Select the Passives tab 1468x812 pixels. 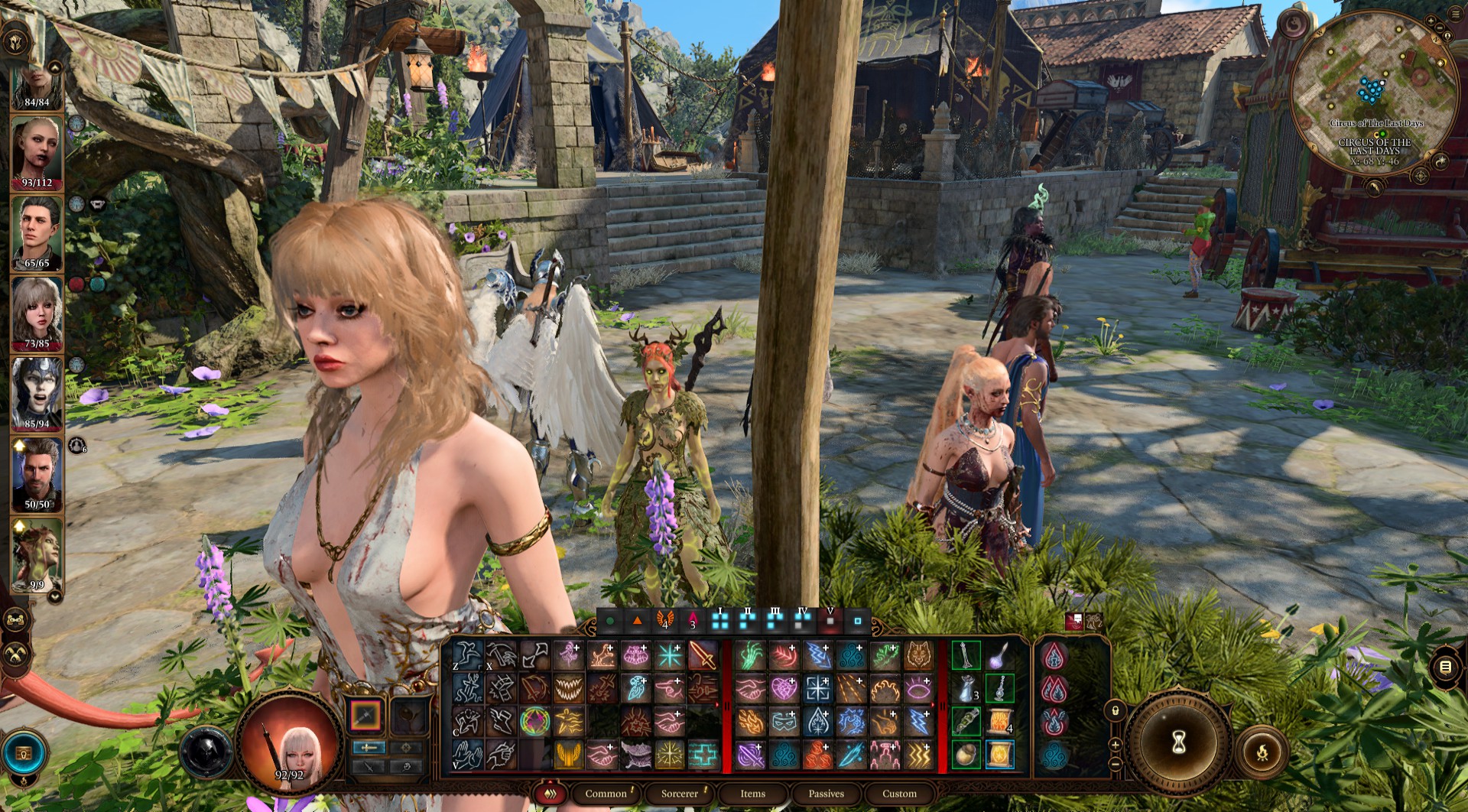pos(826,794)
